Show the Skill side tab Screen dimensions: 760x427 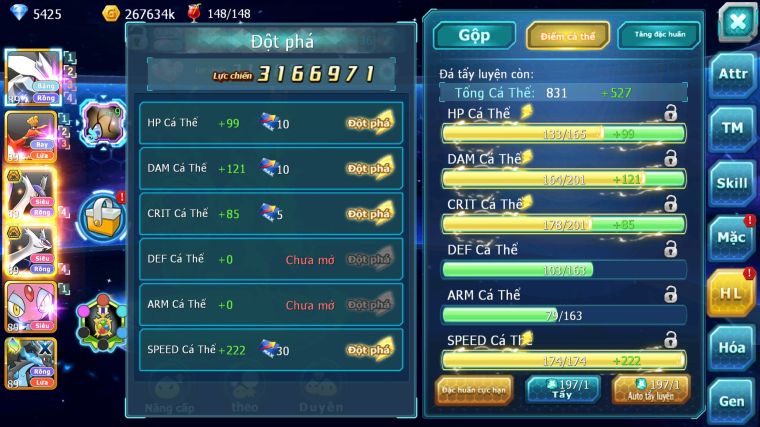(733, 183)
